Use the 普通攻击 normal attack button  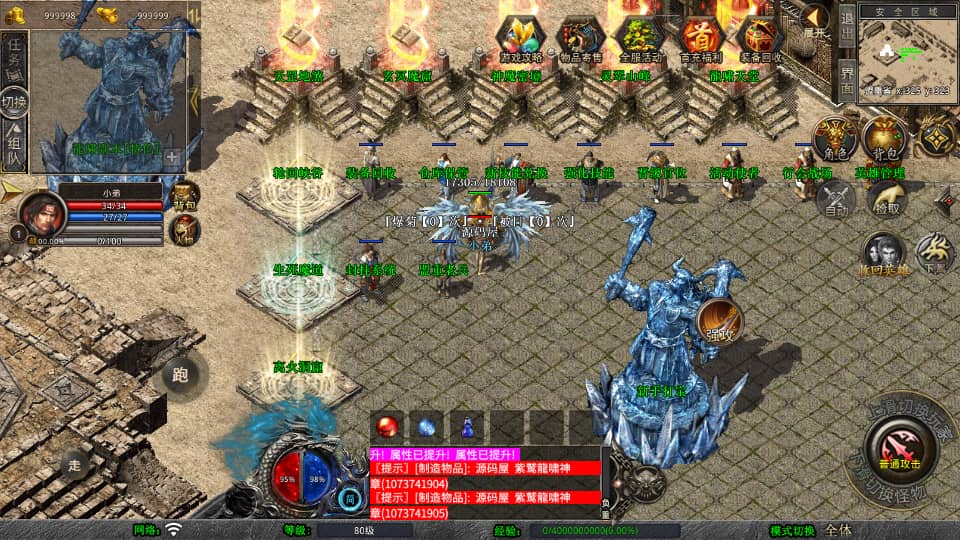pyautogui.click(x=899, y=448)
